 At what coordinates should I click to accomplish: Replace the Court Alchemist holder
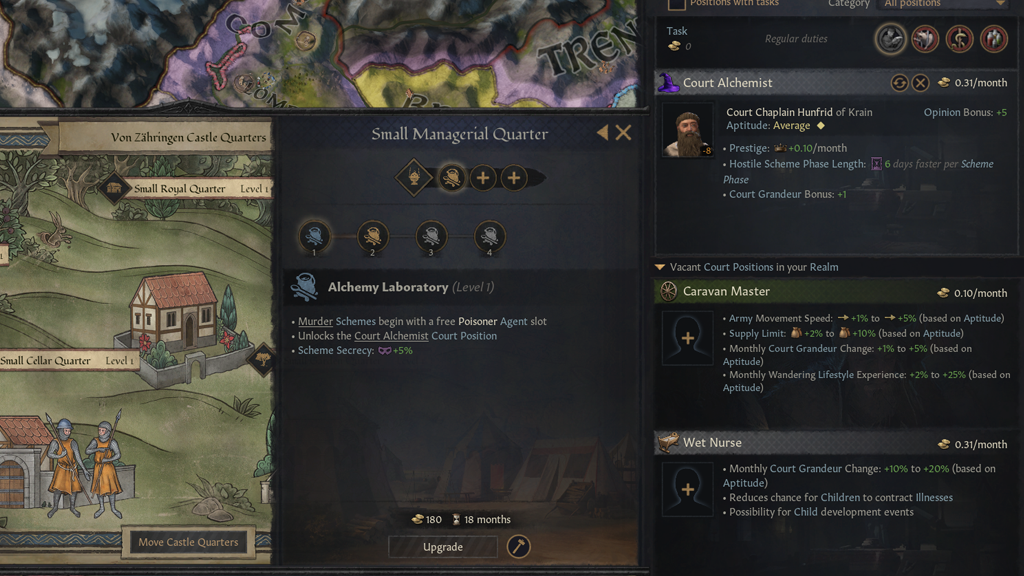coord(899,83)
